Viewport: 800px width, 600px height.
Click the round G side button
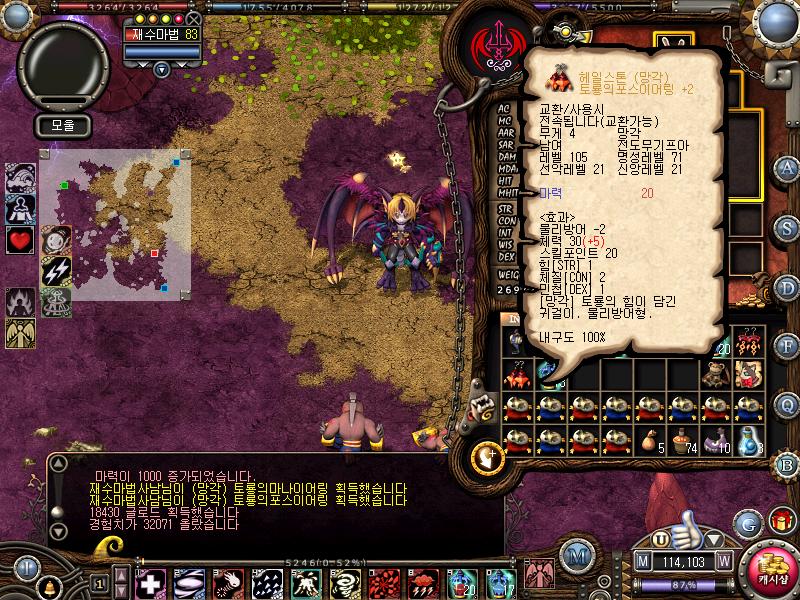tap(747, 523)
